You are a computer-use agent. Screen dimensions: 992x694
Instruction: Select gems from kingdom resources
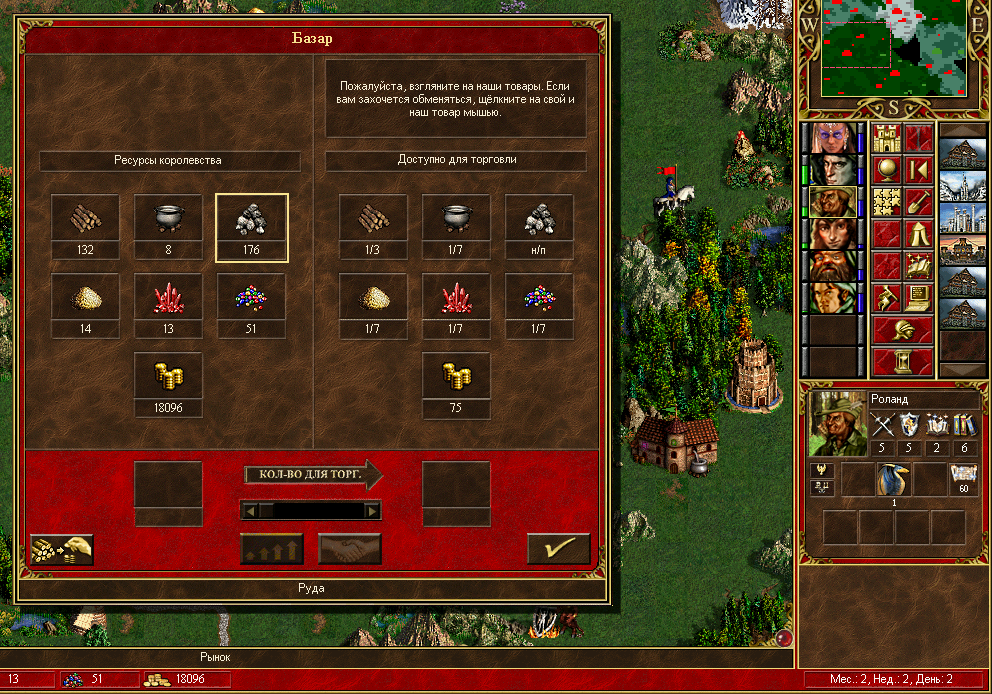[x=251, y=297]
